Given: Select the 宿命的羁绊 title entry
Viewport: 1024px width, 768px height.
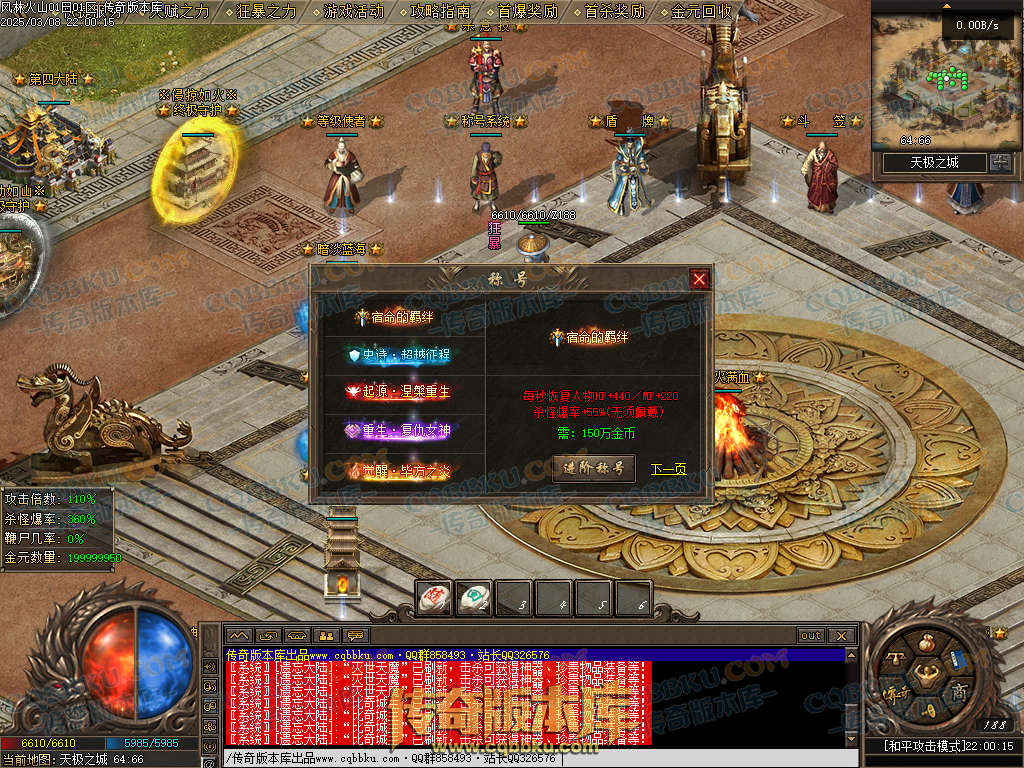Looking at the screenshot, I should click(398, 318).
